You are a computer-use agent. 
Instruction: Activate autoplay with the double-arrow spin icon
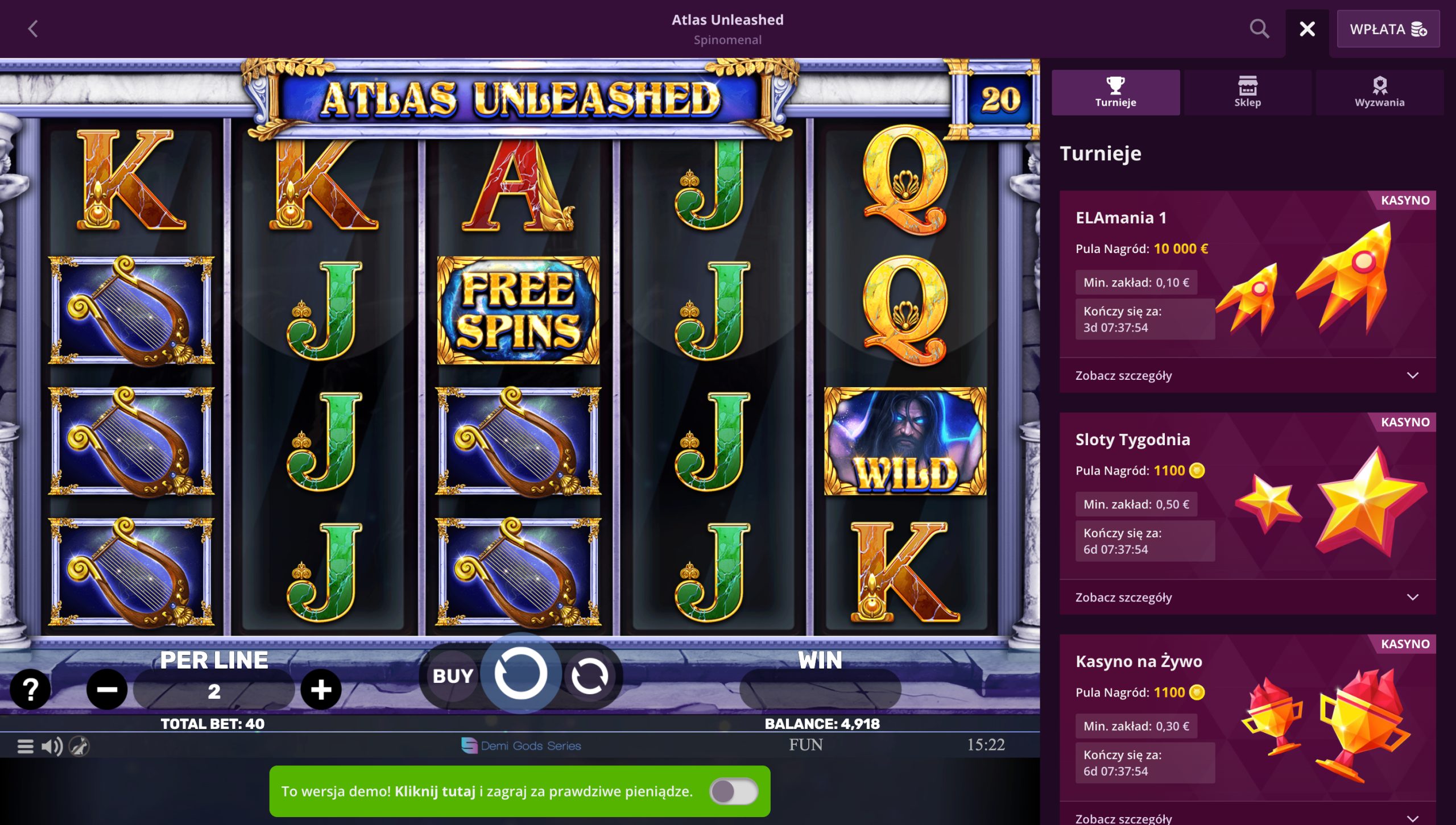tap(591, 675)
